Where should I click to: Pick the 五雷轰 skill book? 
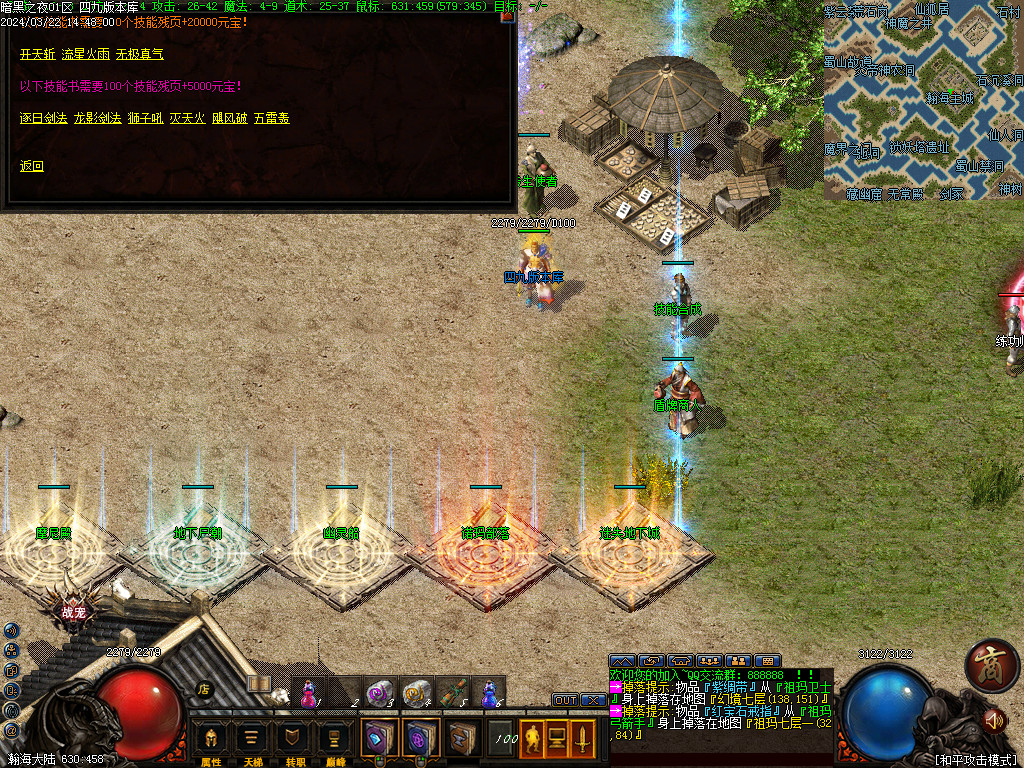point(271,118)
